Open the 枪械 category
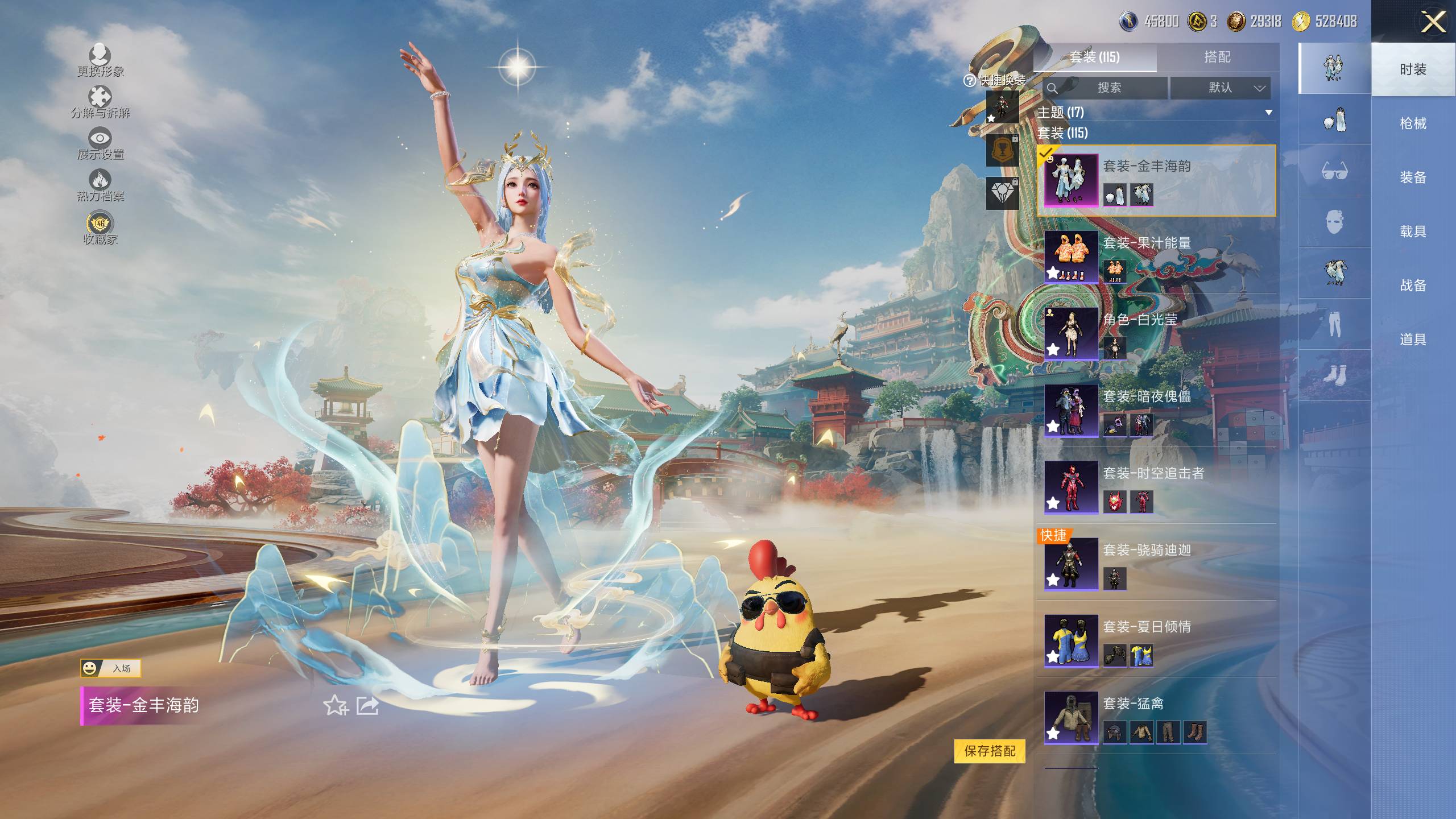Image resolution: width=1456 pixels, height=819 pixels. pos(1413,123)
